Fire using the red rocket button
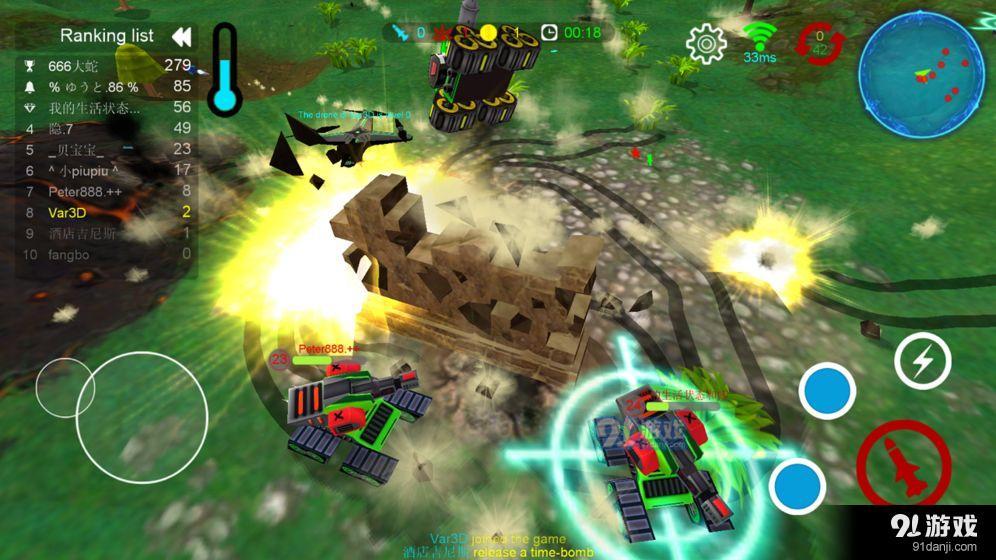 [x=903, y=466]
